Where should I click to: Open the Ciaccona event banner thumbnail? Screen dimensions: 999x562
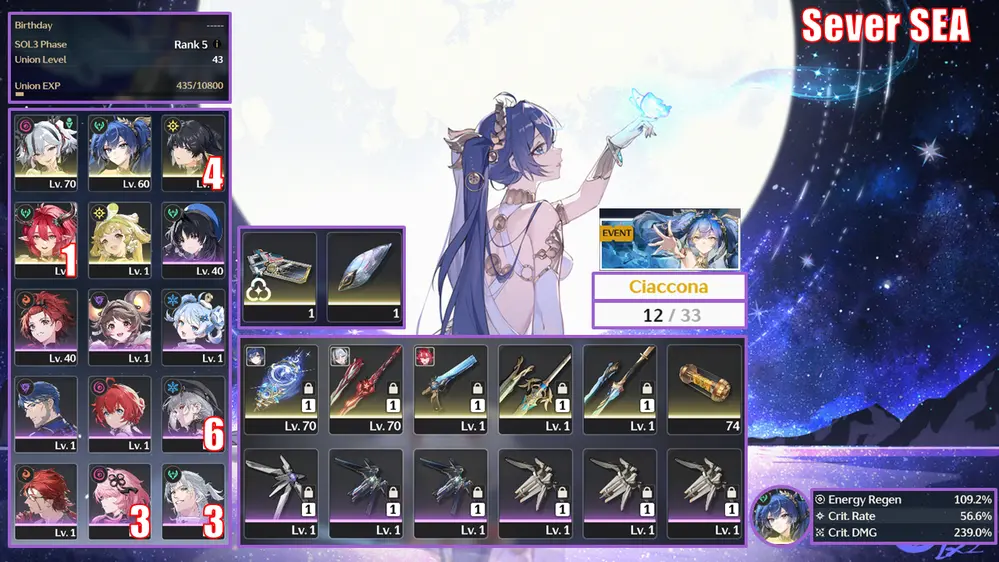coord(670,239)
